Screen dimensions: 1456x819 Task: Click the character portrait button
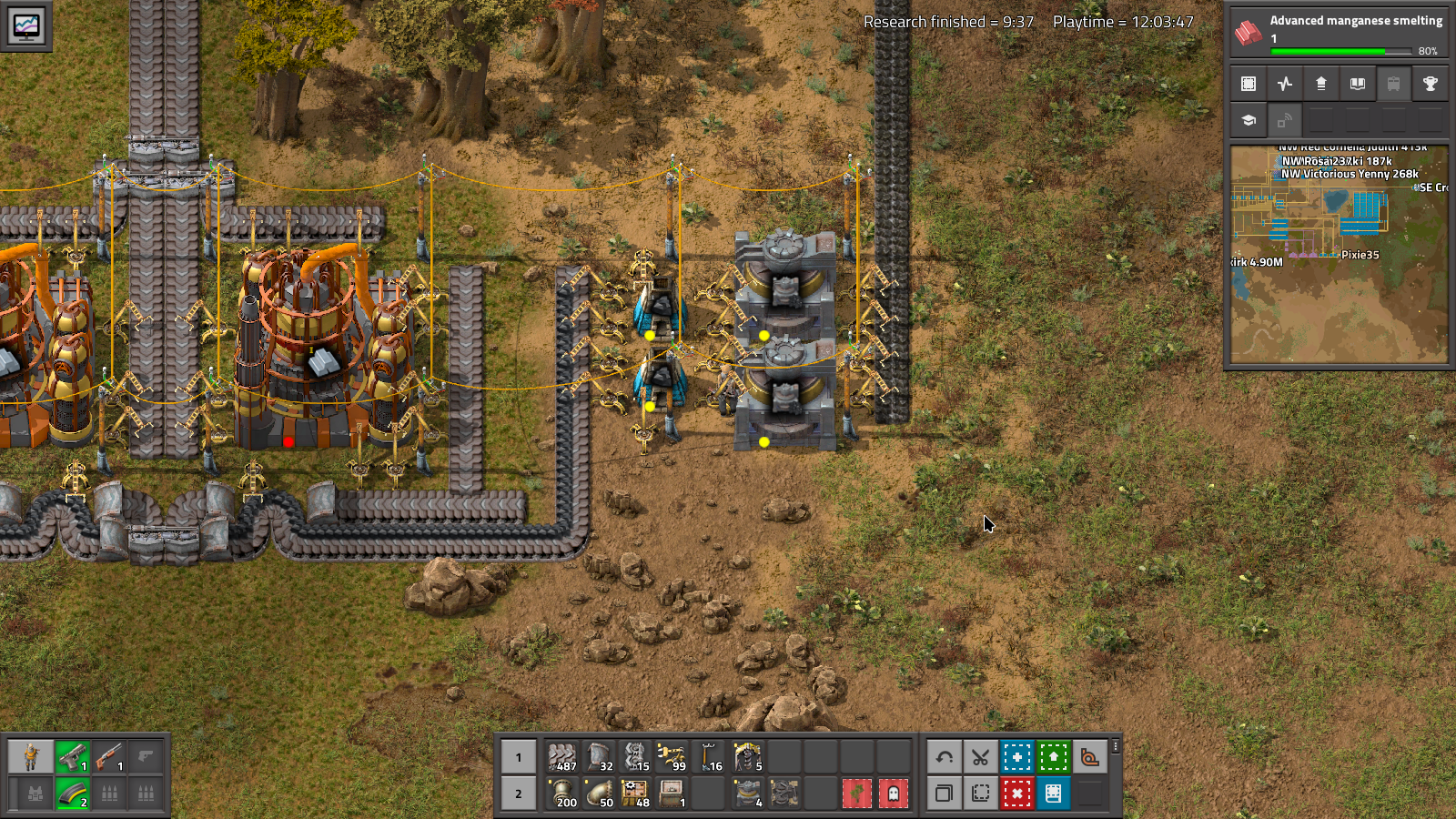tap(31, 757)
